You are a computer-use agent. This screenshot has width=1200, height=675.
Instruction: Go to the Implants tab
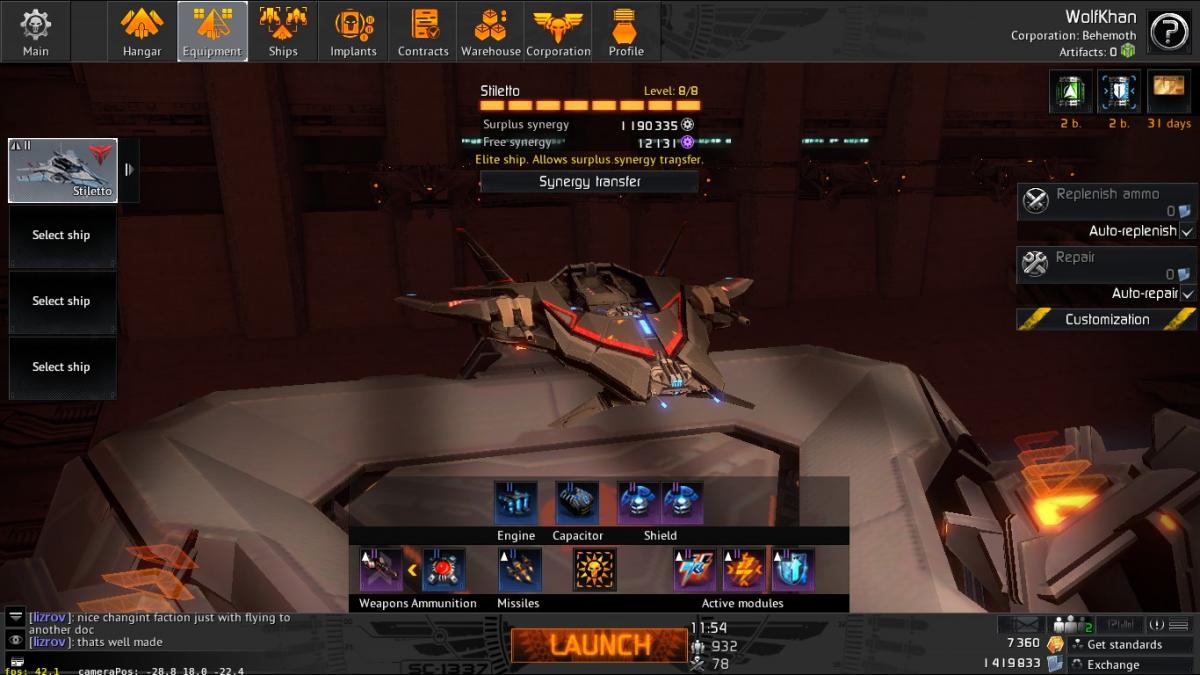pos(354,32)
